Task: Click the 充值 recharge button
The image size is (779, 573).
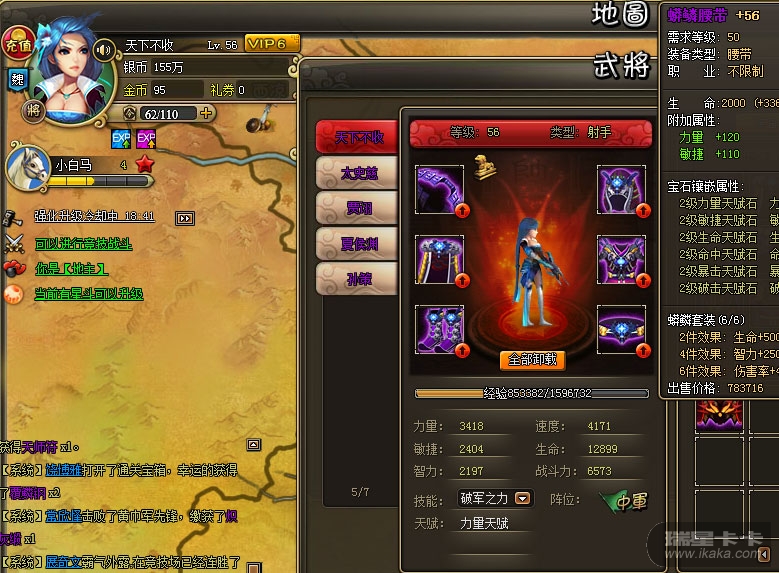Action: pos(17,43)
